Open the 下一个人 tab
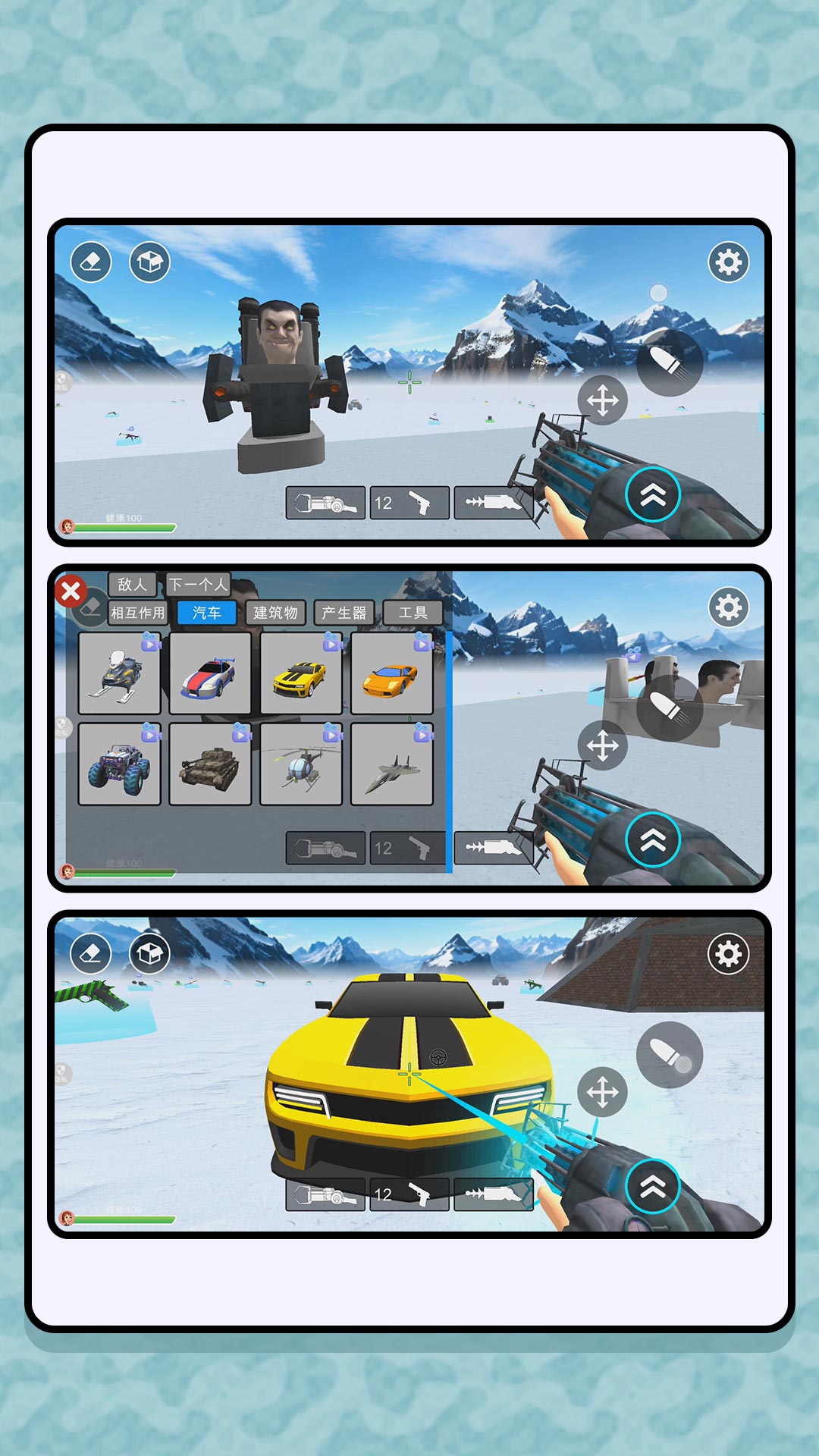 pos(198,584)
